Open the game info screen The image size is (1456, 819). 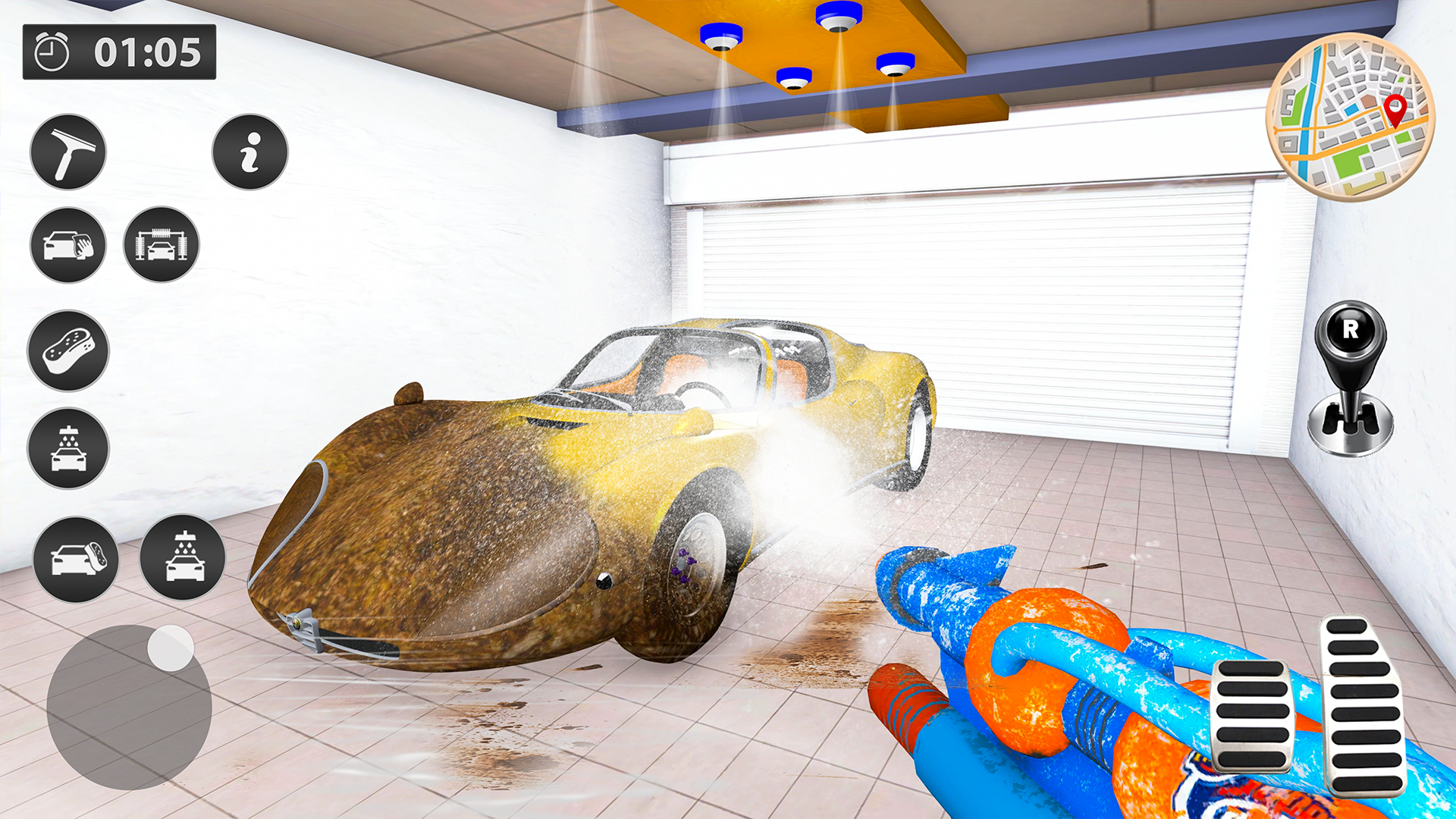click(250, 152)
